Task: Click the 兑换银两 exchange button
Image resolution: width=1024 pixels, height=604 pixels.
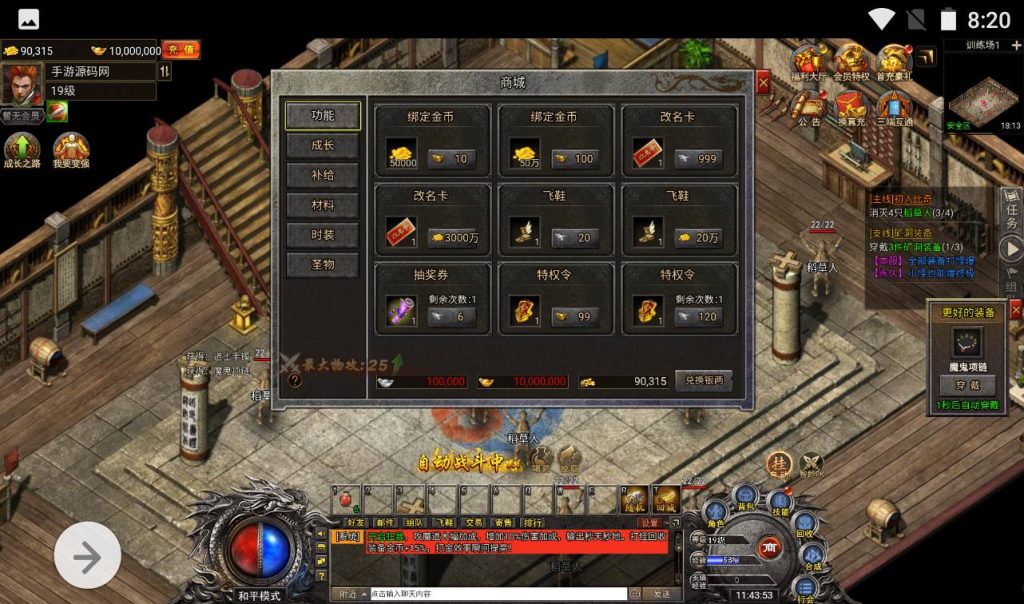Action: pyautogui.click(x=703, y=381)
